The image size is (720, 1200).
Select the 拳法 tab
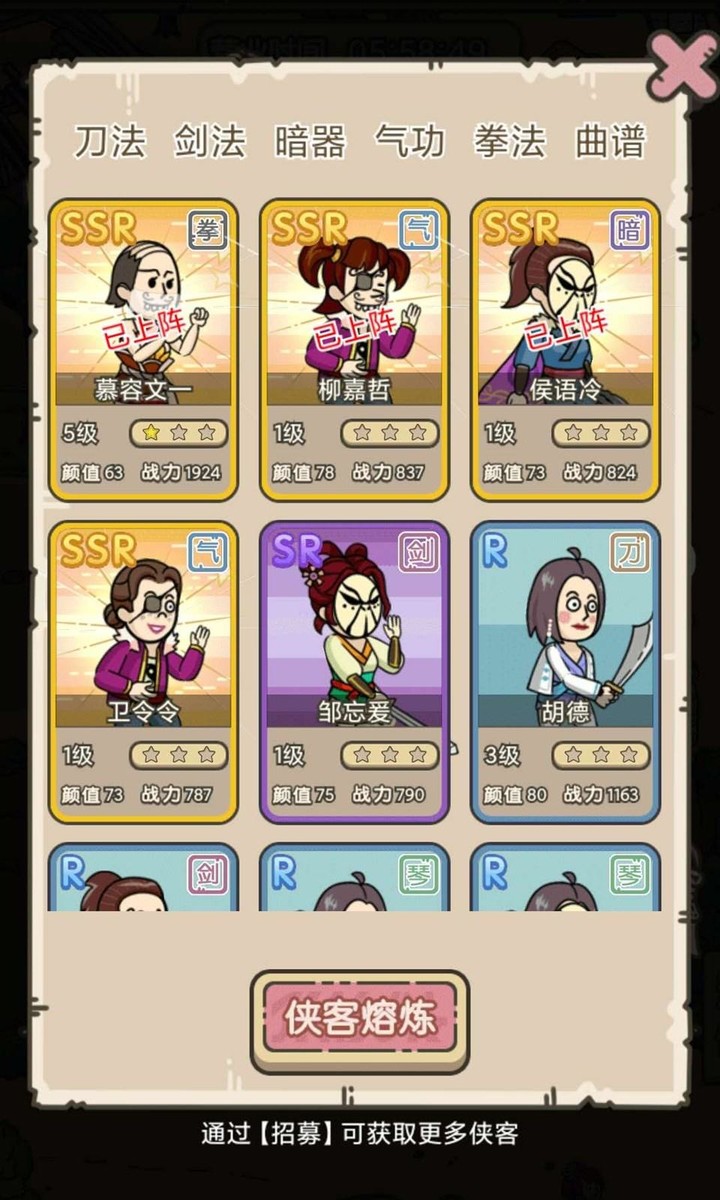tap(510, 141)
